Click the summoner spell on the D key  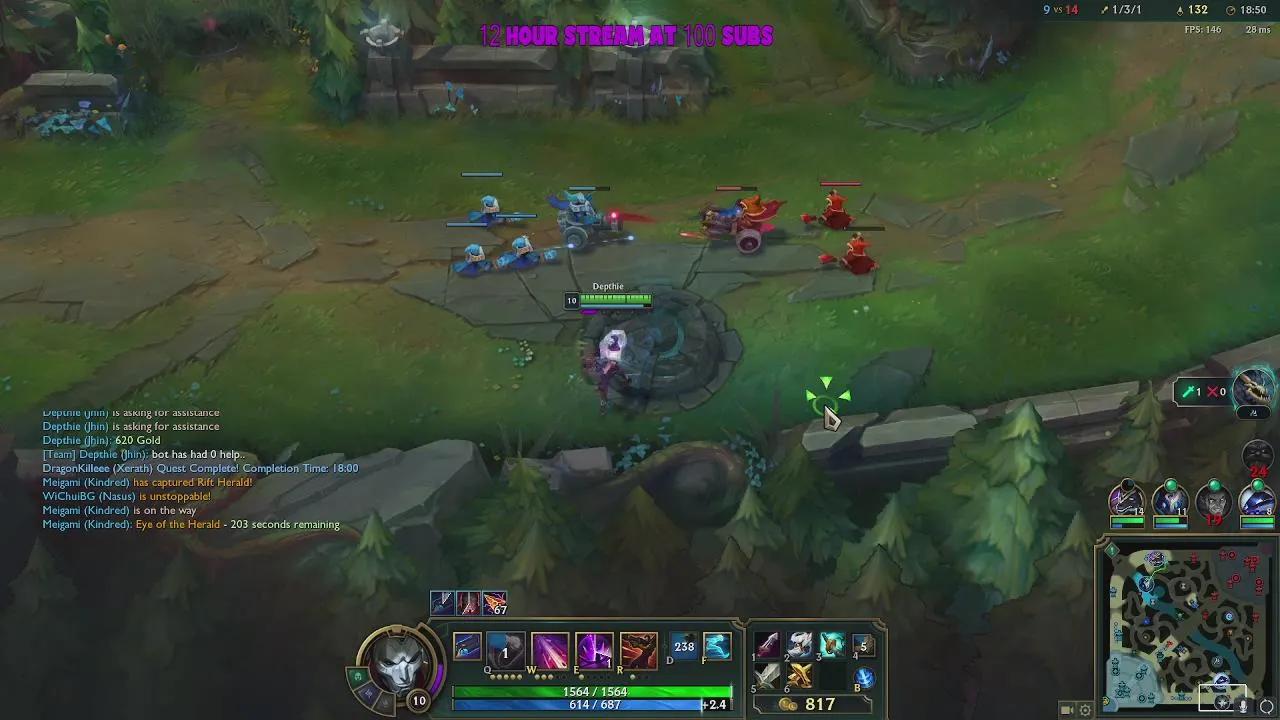tap(684, 647)
